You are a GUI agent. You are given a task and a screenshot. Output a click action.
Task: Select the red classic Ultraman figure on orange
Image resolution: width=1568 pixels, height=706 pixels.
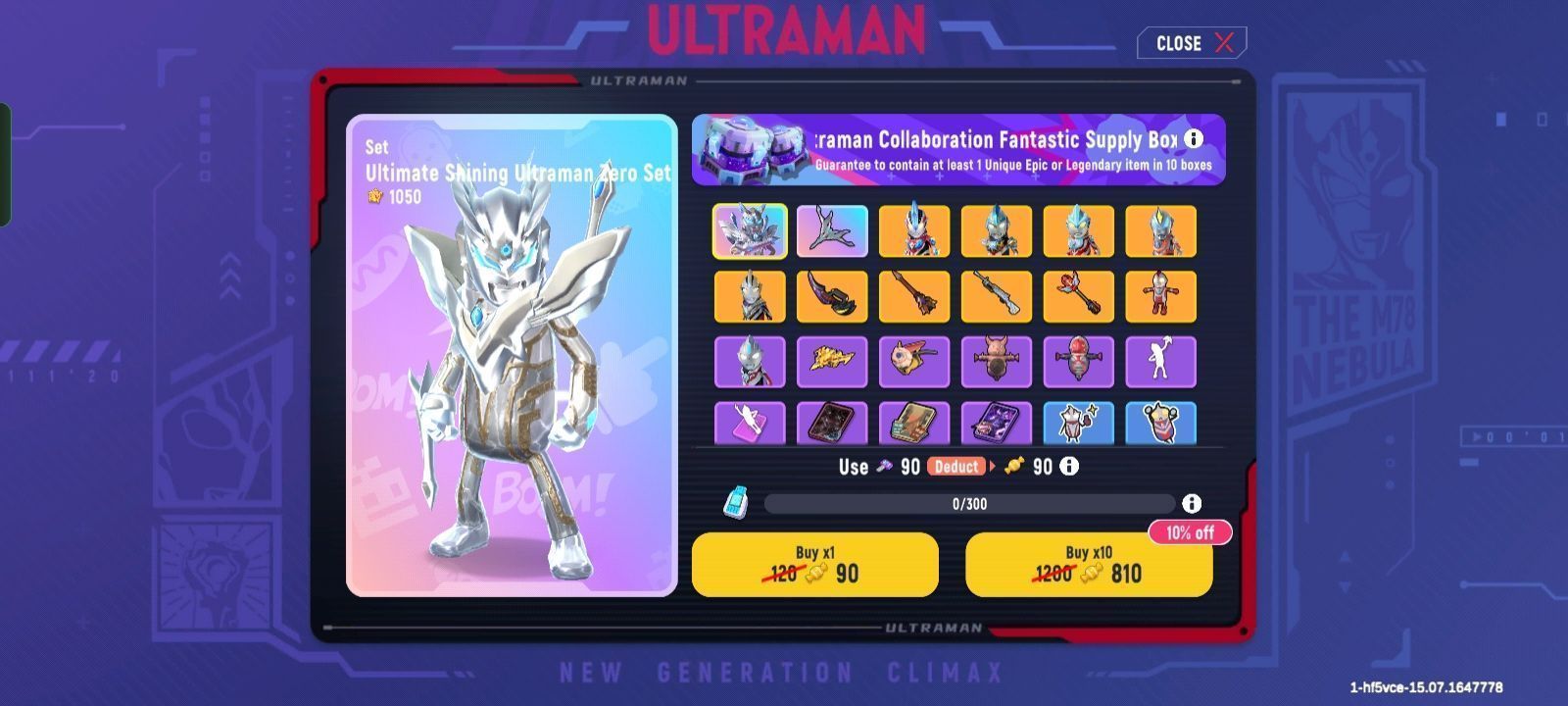tap(1161, 296)
